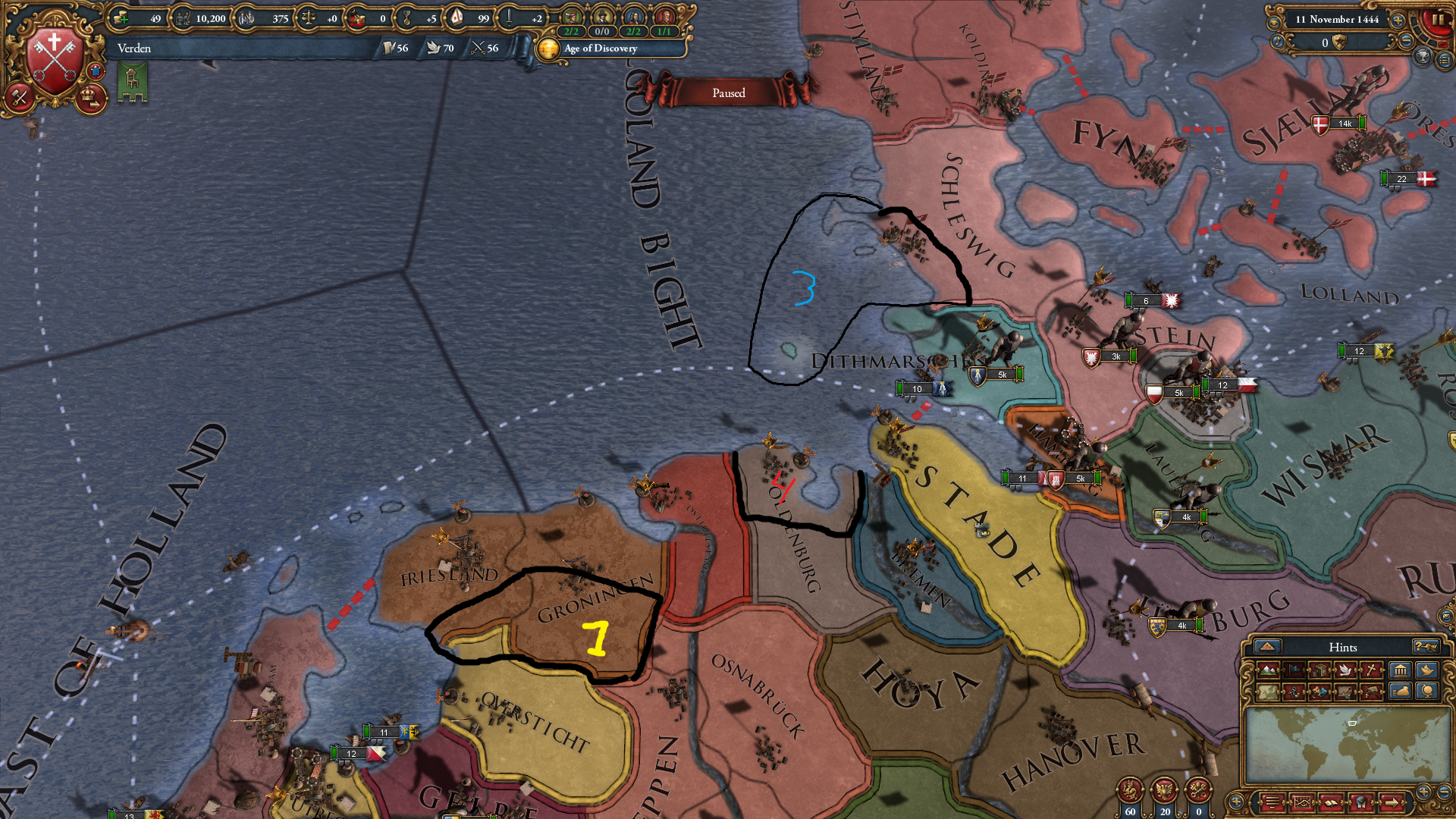Increase game speed with the plus control
This screenshot has width=1456, height=819.
pos(1398,20)
